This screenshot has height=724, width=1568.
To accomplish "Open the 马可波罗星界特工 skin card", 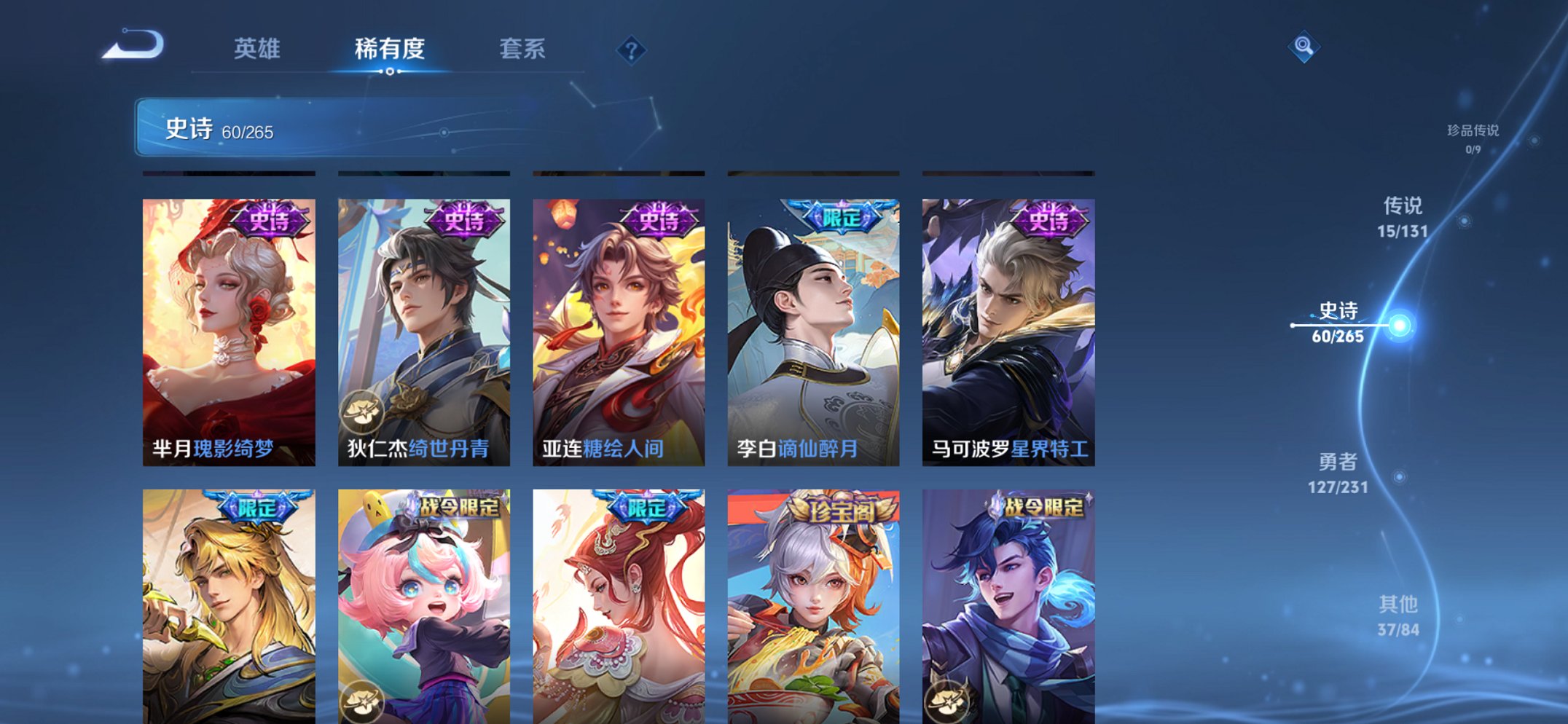I will (1009, 328).
